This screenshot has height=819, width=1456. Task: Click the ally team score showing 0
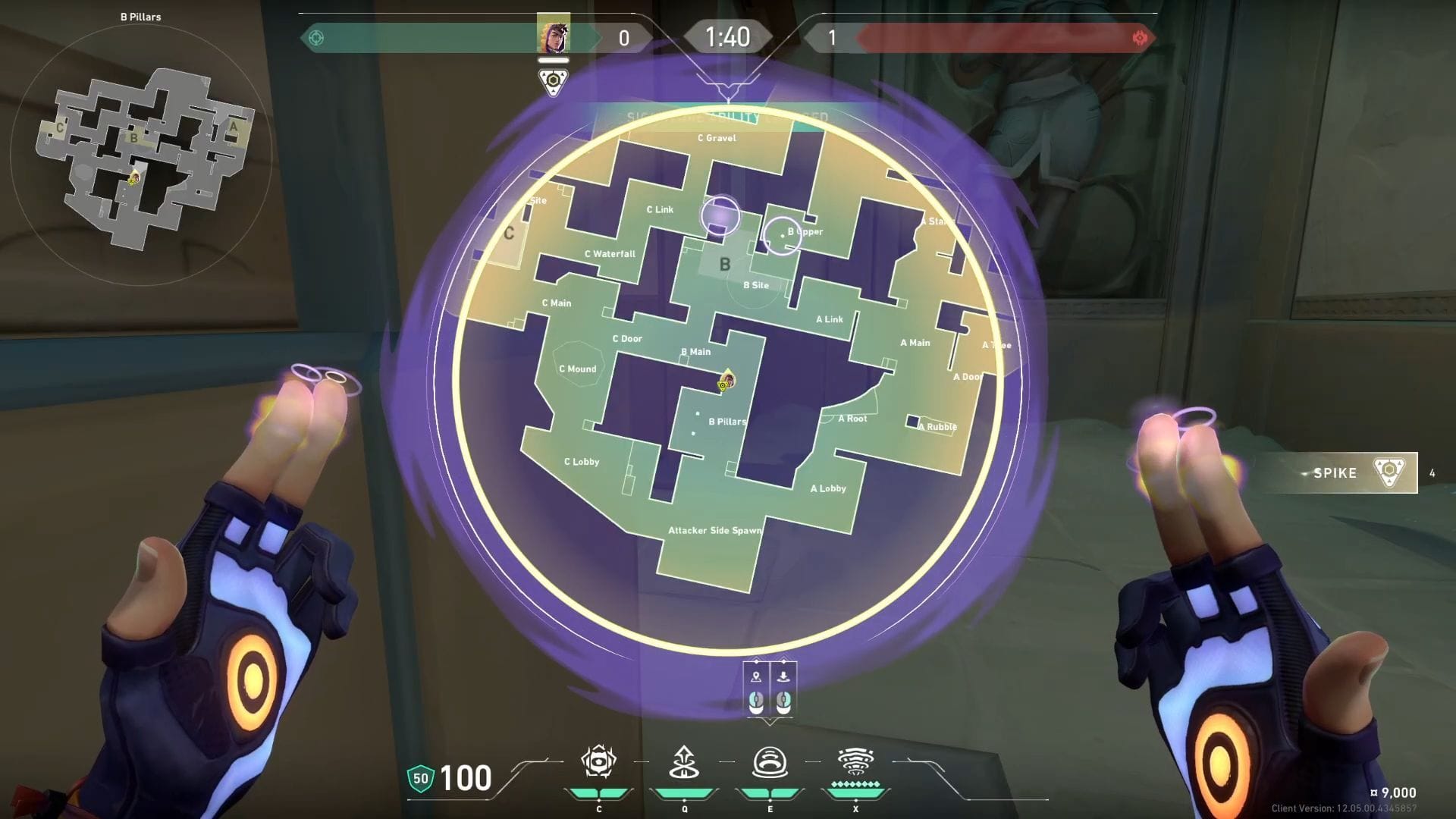click(624, 36)
